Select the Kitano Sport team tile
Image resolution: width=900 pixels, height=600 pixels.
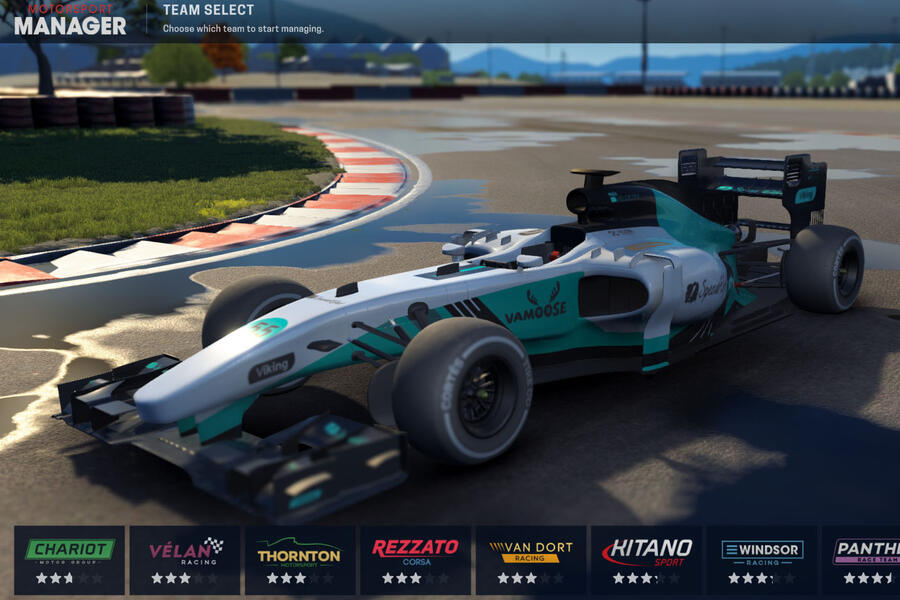[646, 560]
